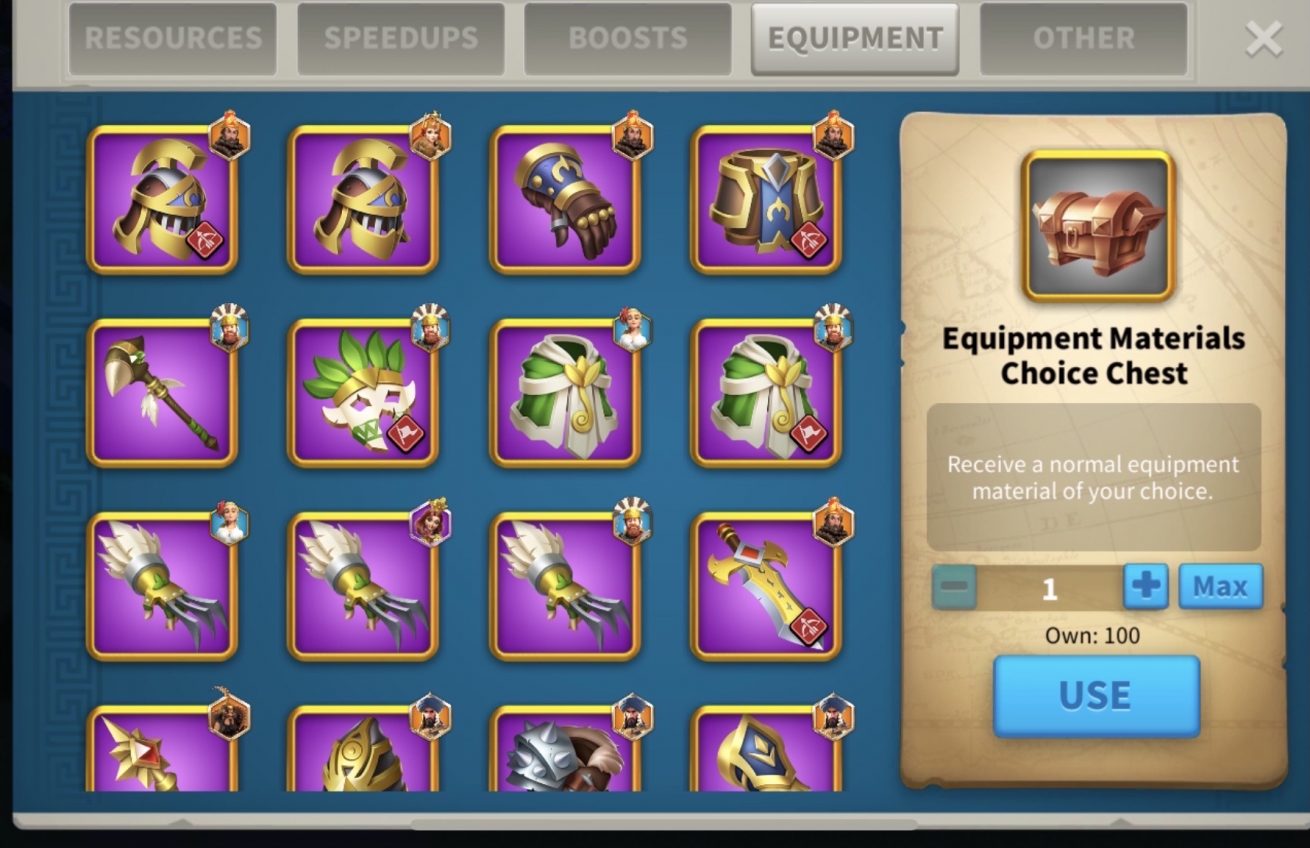The height and width of the screenshot is (848, 1310).
Task: Decrease quantity with the minus button
Action: [x=954, y=587]
